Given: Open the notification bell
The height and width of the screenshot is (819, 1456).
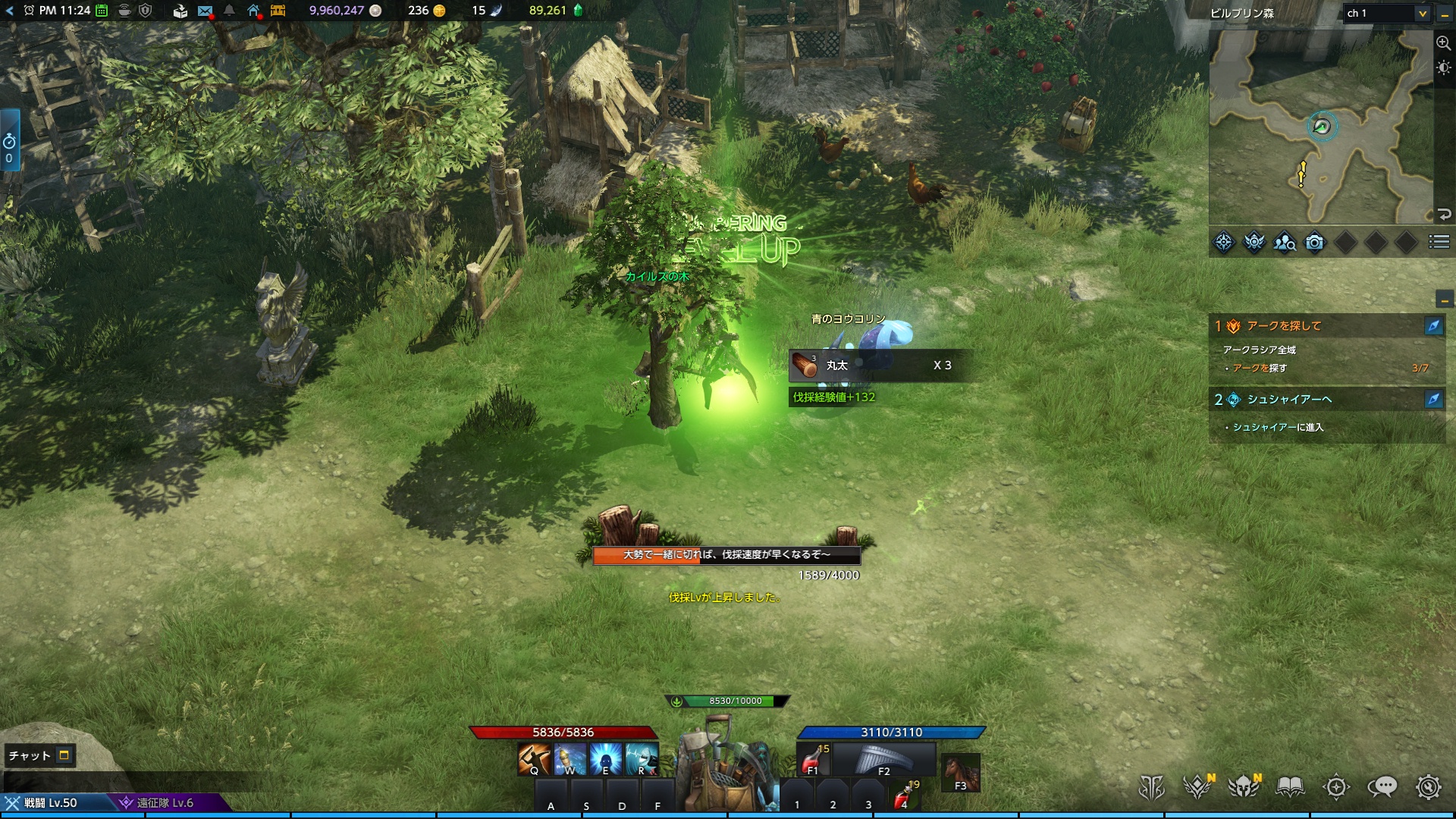Looking at the screenshot, I should point(229,11).
